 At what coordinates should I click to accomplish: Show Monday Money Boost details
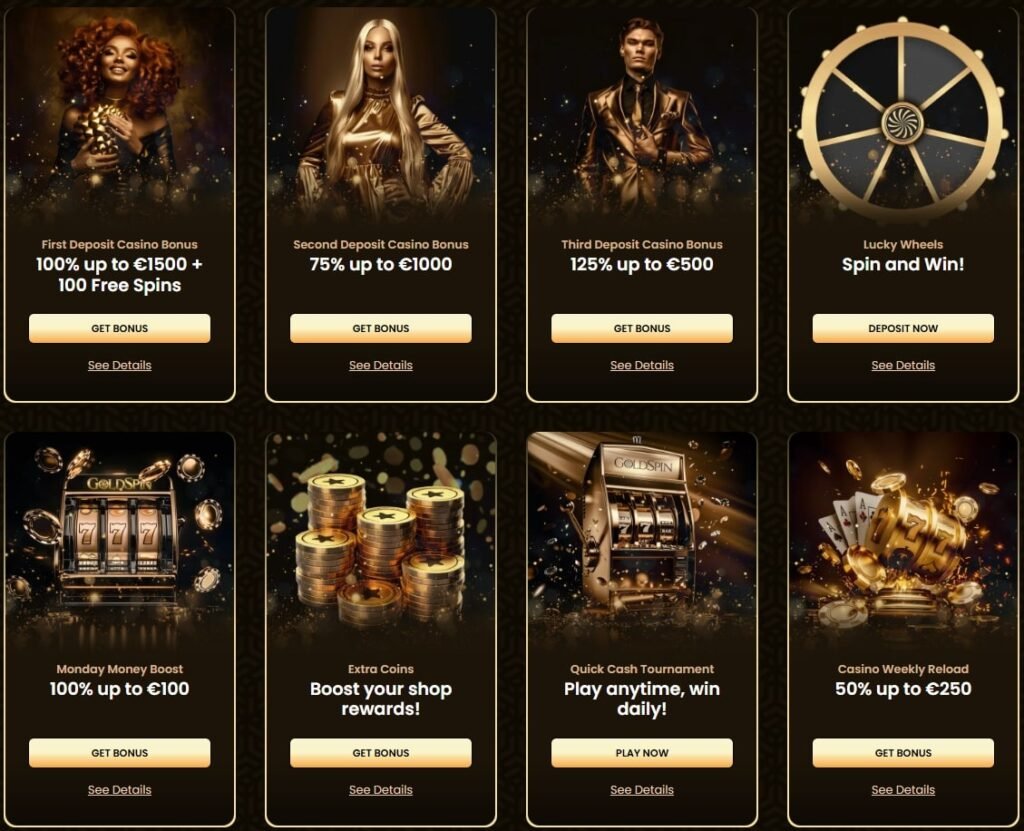[119, 790]
